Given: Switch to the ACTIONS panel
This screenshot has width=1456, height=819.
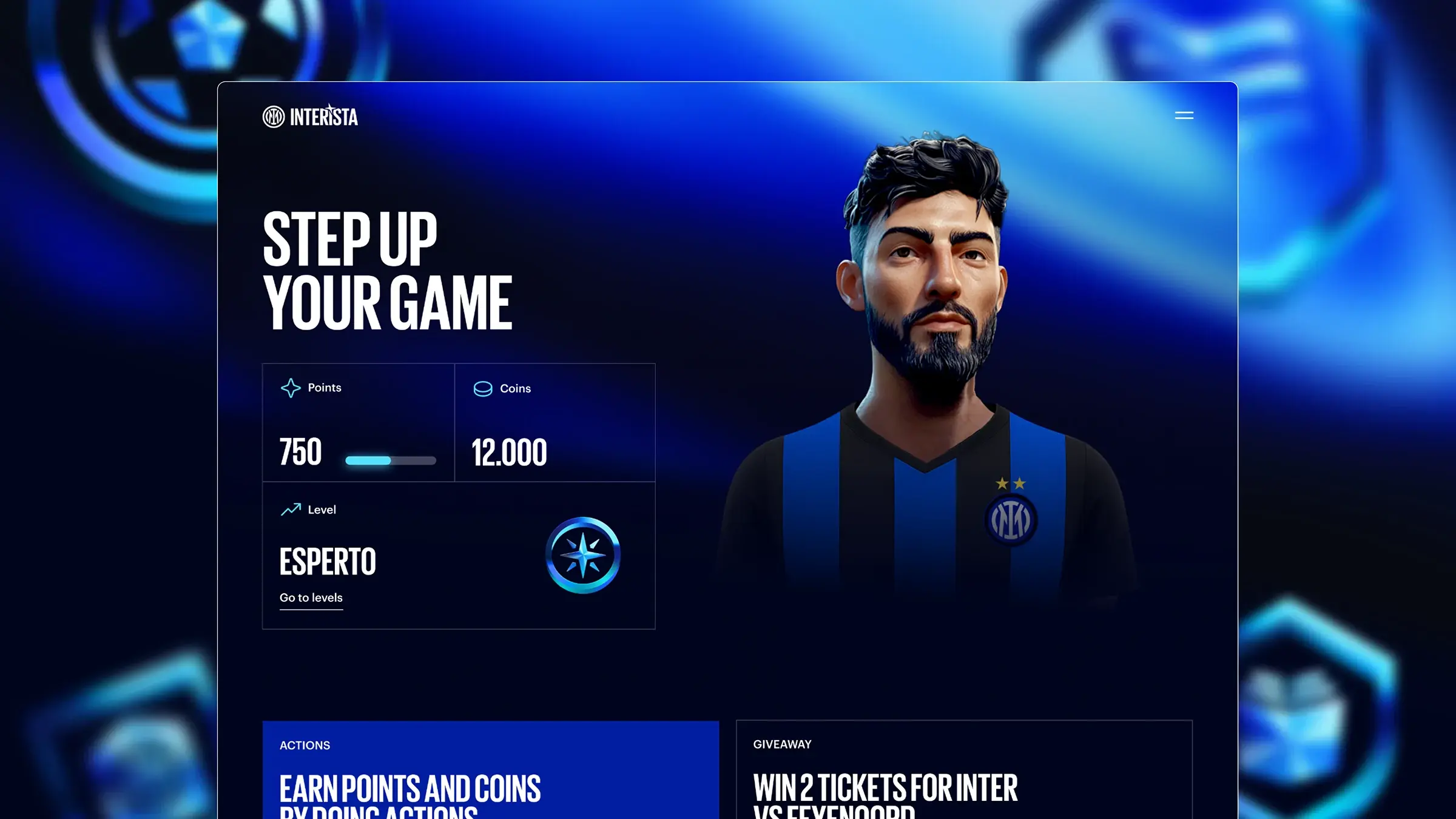Looking at the screenshot, I should tap(305, 746).
